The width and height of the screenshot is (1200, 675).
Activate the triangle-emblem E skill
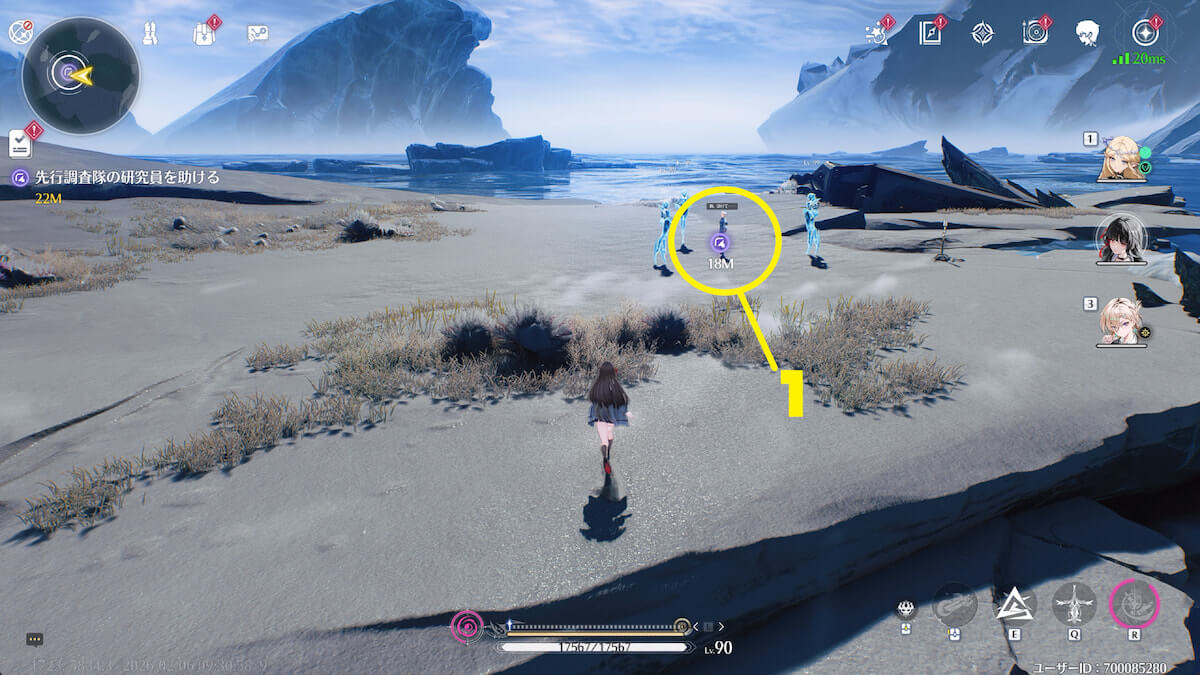click(1013, 604)
